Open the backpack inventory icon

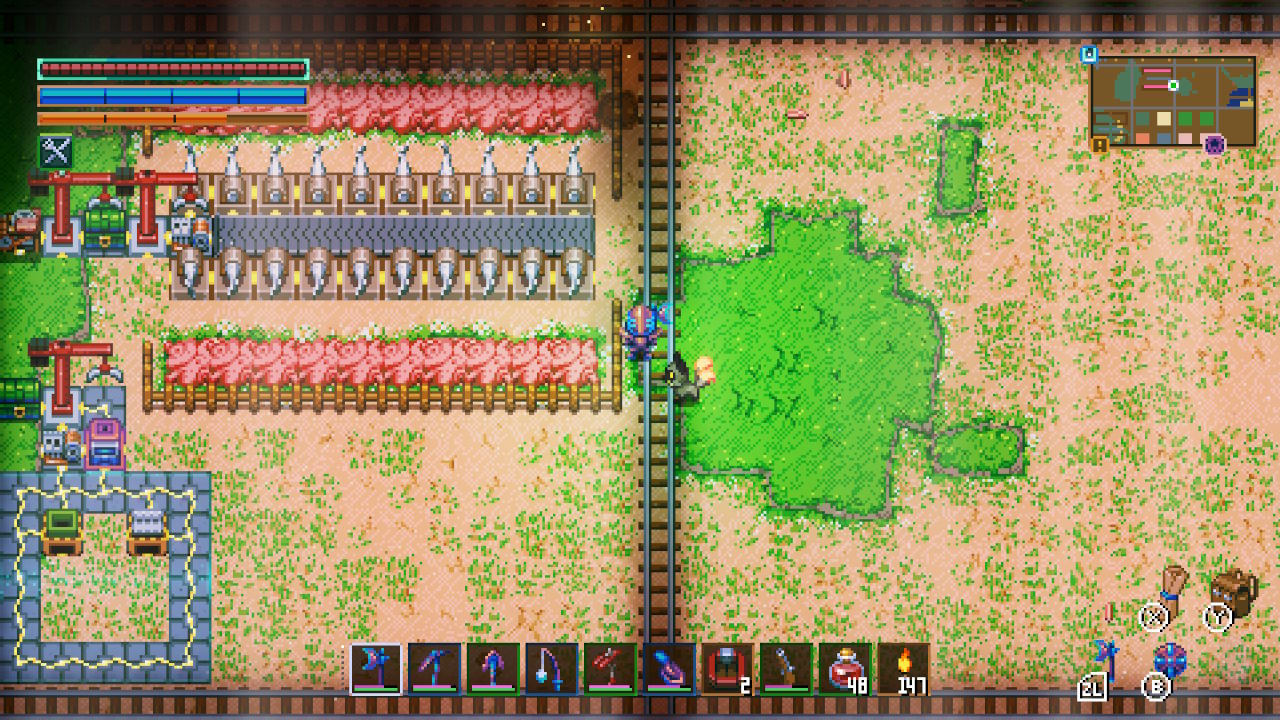click(x=1233, y=592)
